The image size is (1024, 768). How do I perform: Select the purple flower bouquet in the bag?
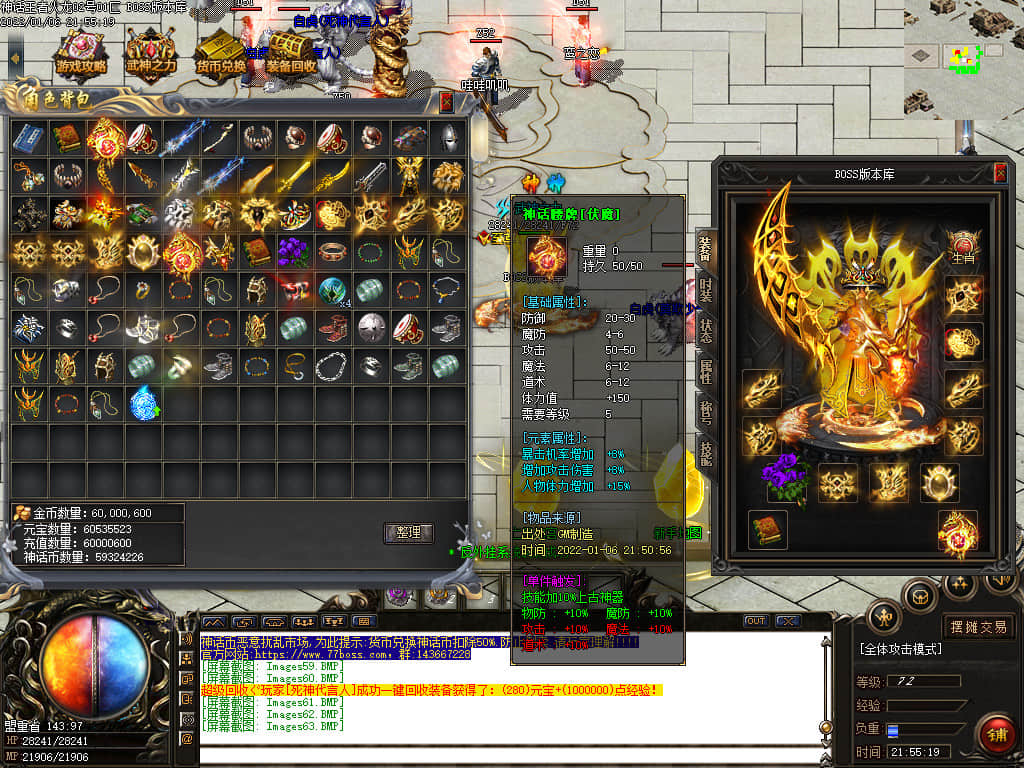coord(293,251)
